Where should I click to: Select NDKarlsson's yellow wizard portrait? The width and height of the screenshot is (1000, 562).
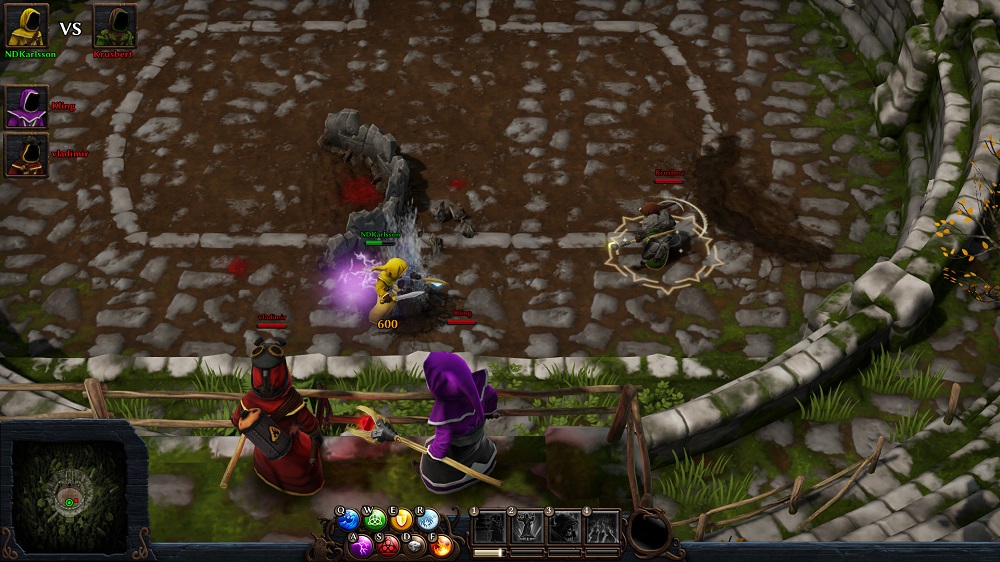(27, 27)
